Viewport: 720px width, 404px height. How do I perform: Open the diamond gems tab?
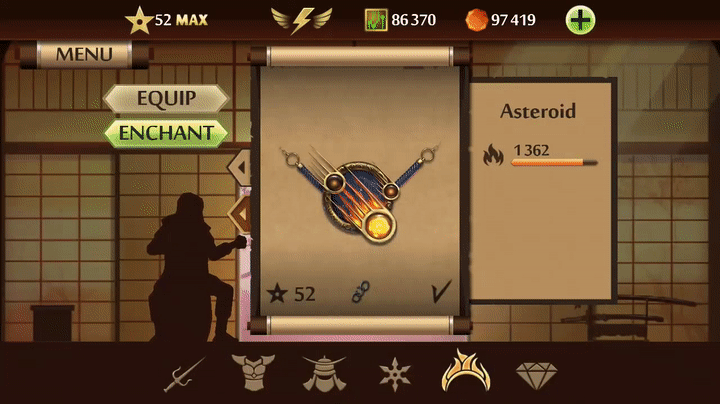pyautogui.click(x=536, y=375)
